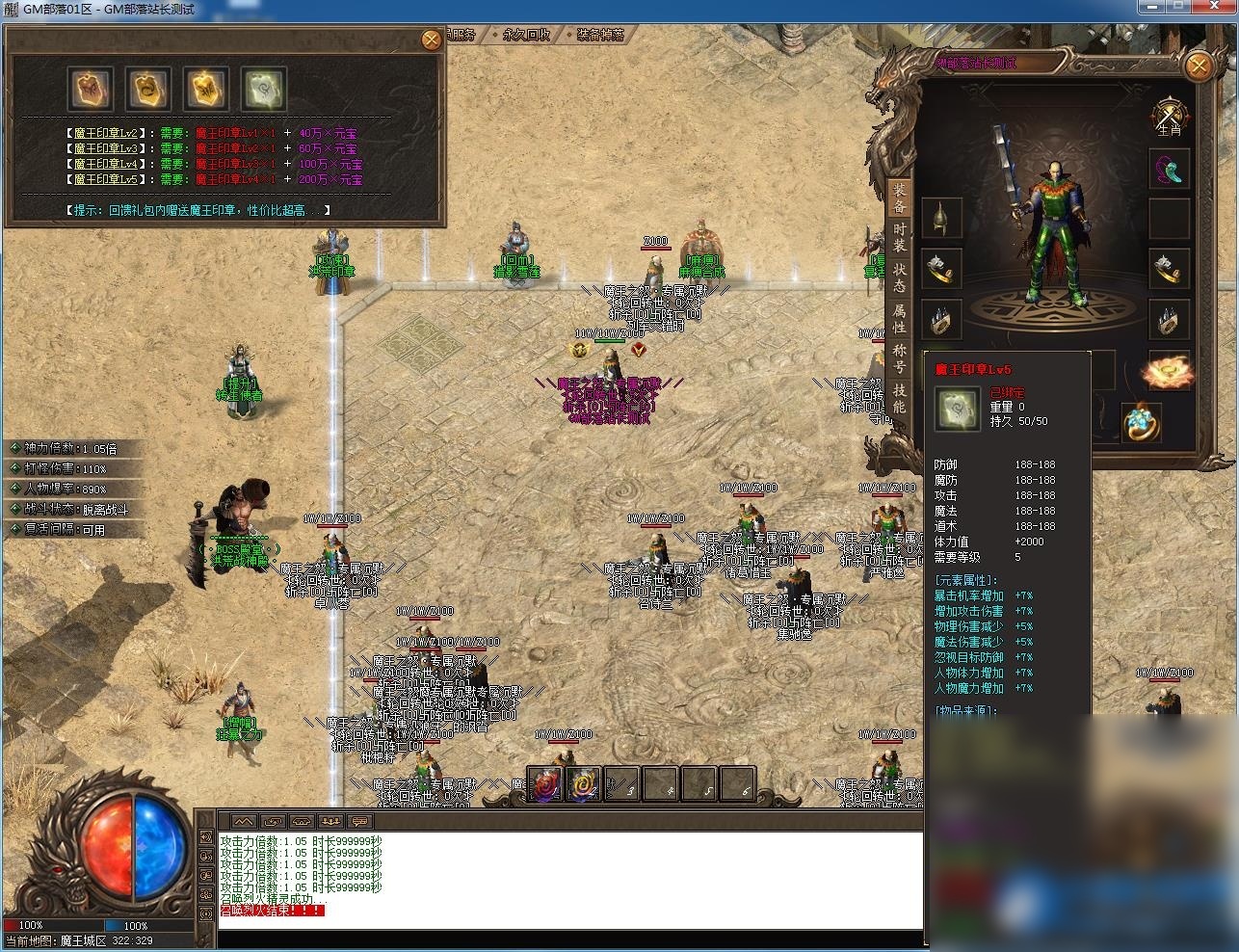This screenshot has width=1239, height=952.
Task: Activate the red swirl skill in hotbar
Action: pyautogui.click(x=545, y=784)
